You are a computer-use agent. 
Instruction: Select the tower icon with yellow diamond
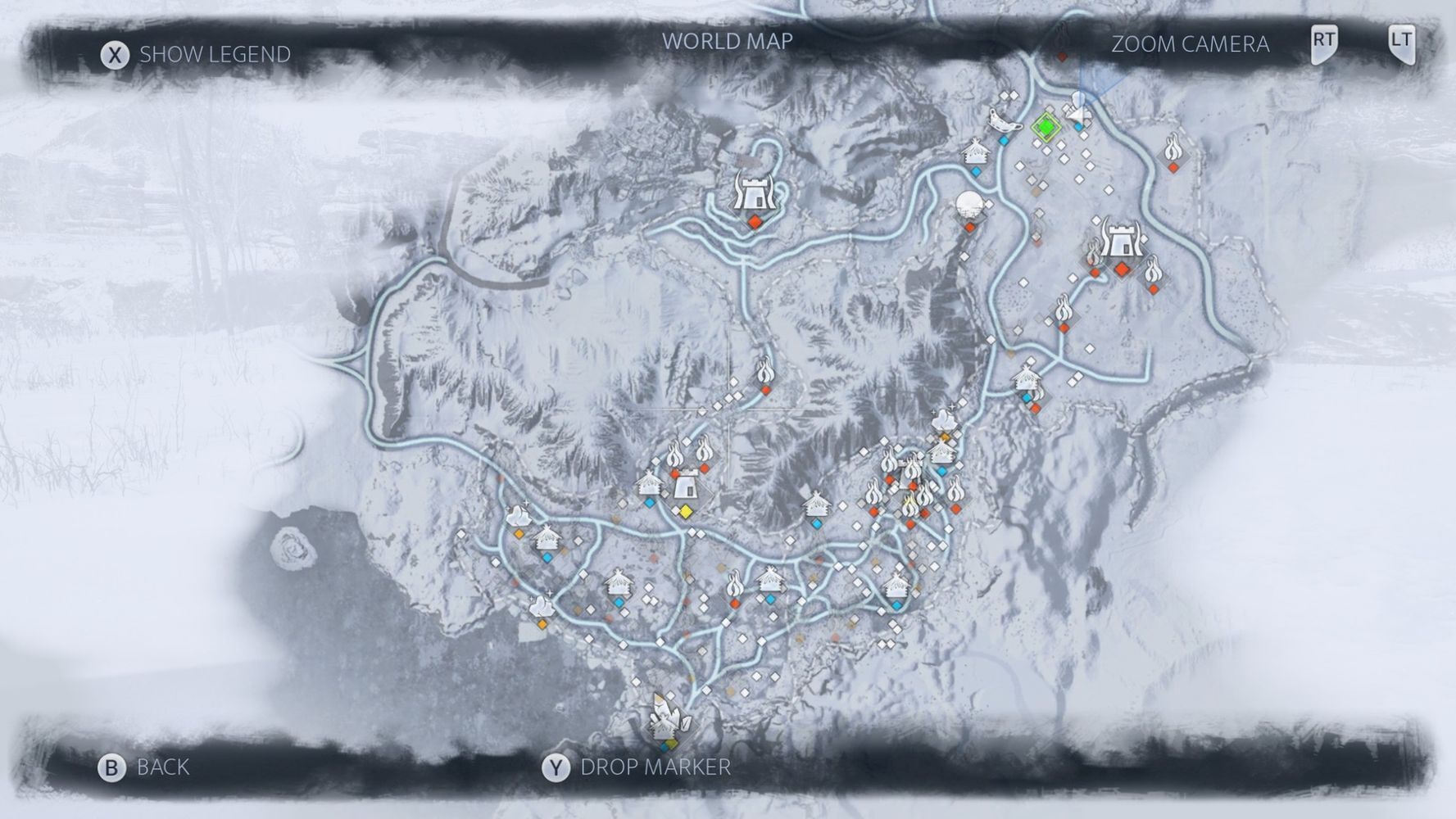pyautogui.click(x=684, y=490)
